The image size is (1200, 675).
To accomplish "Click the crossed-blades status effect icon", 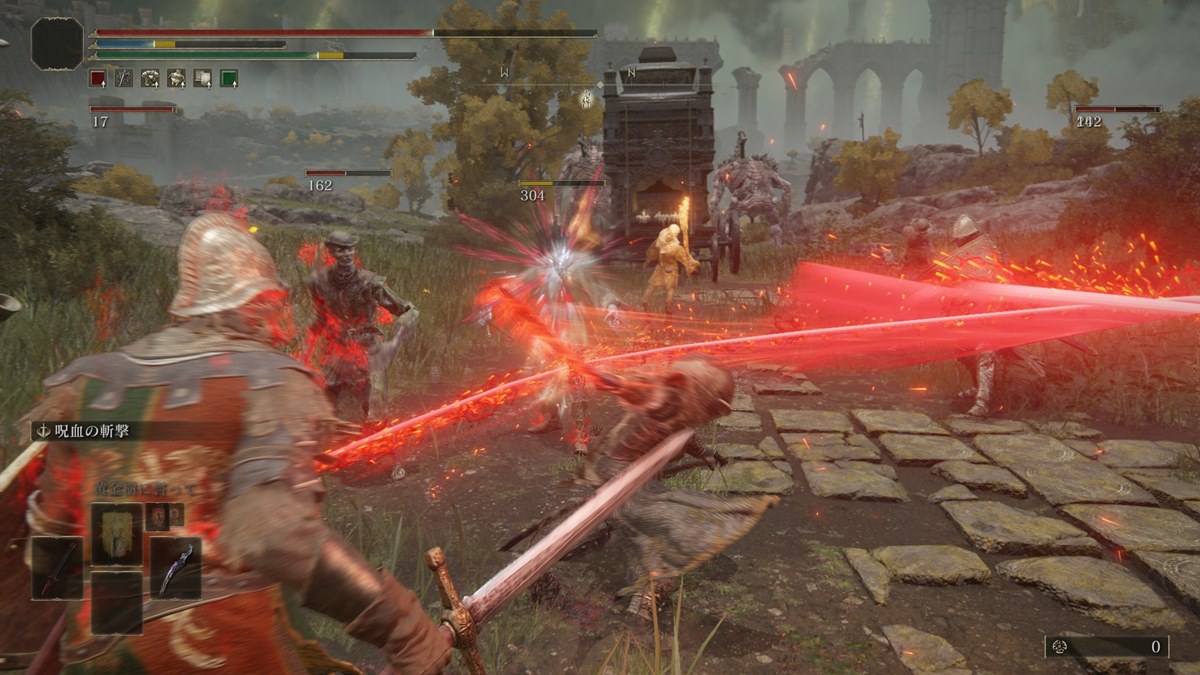I will 124,78.
